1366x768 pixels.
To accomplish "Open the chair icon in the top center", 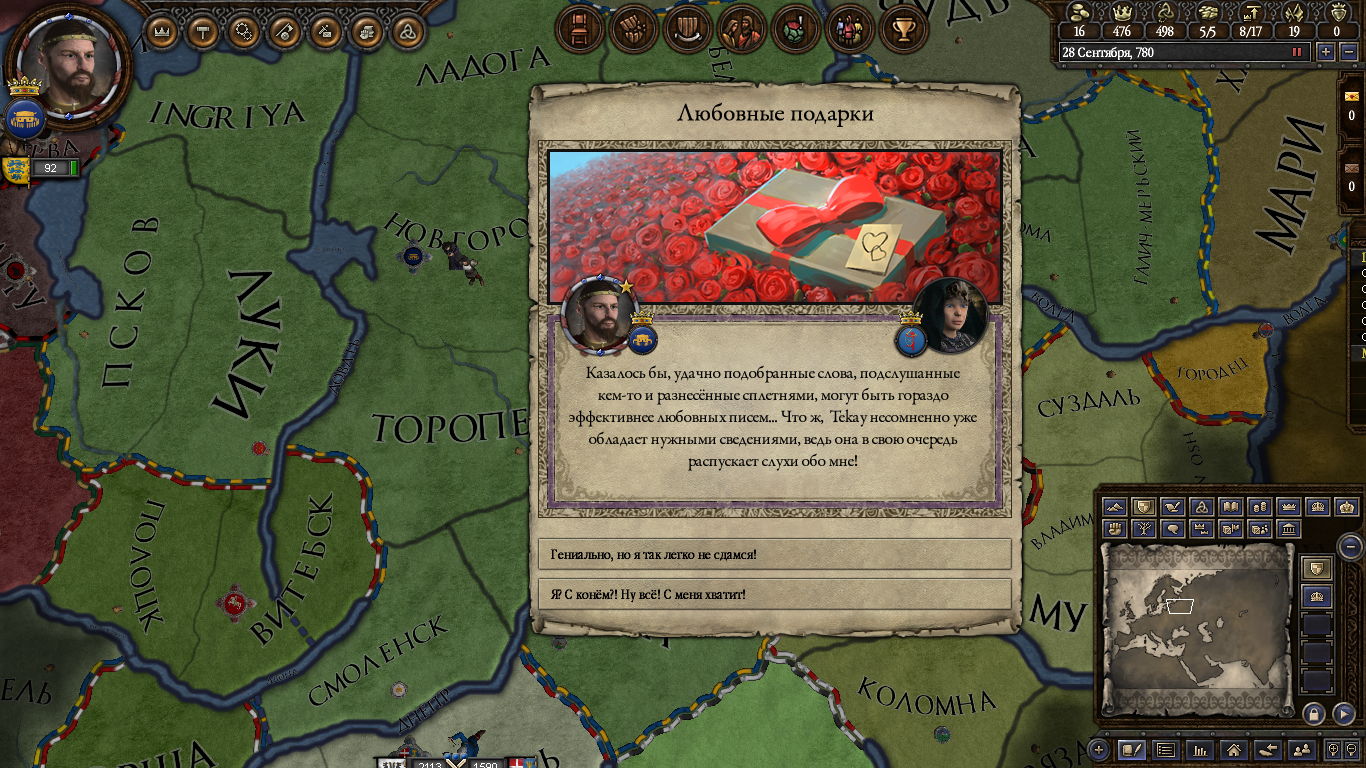I will coord(580,29).
